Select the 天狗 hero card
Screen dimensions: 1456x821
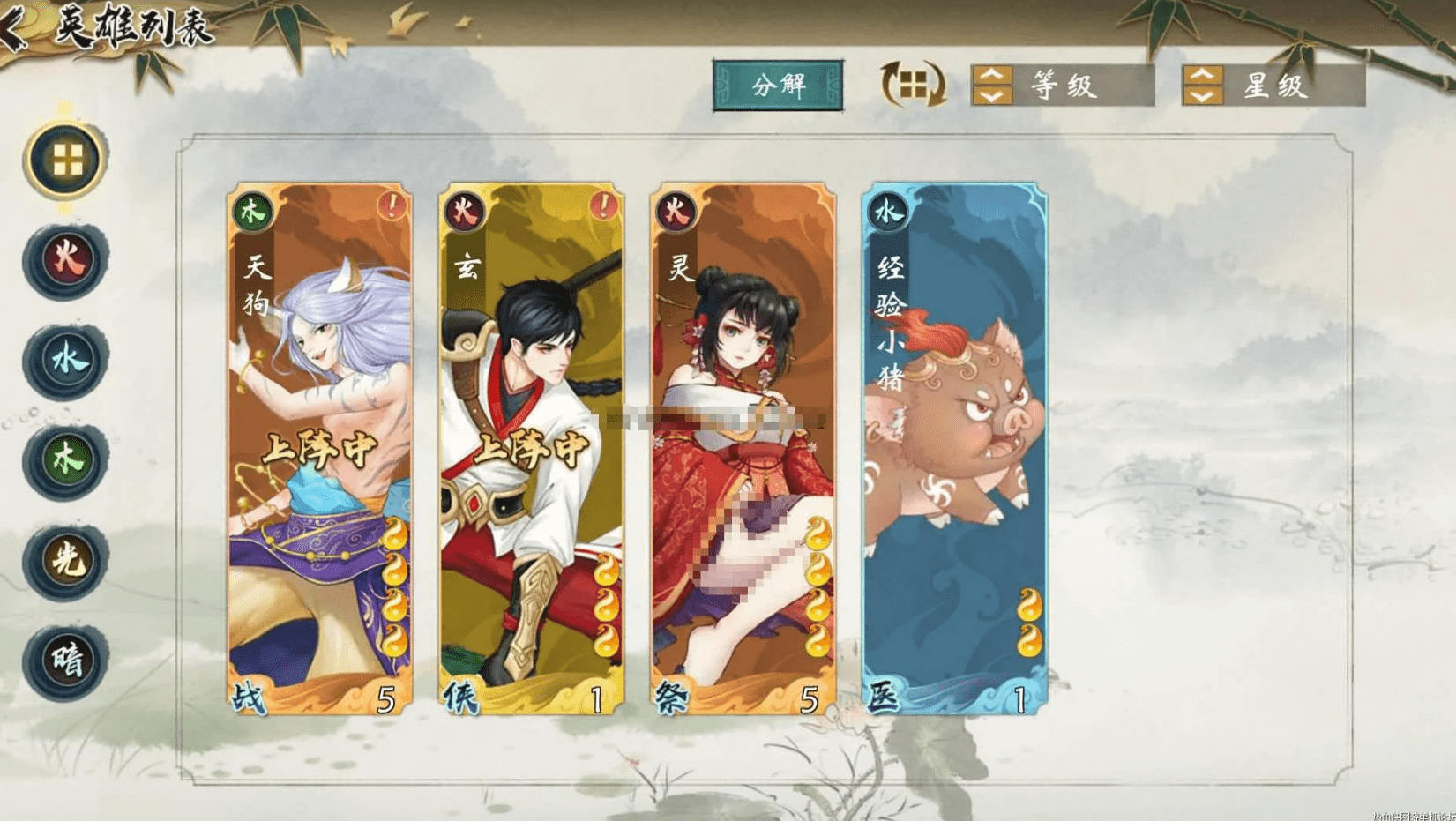(319, 448)
